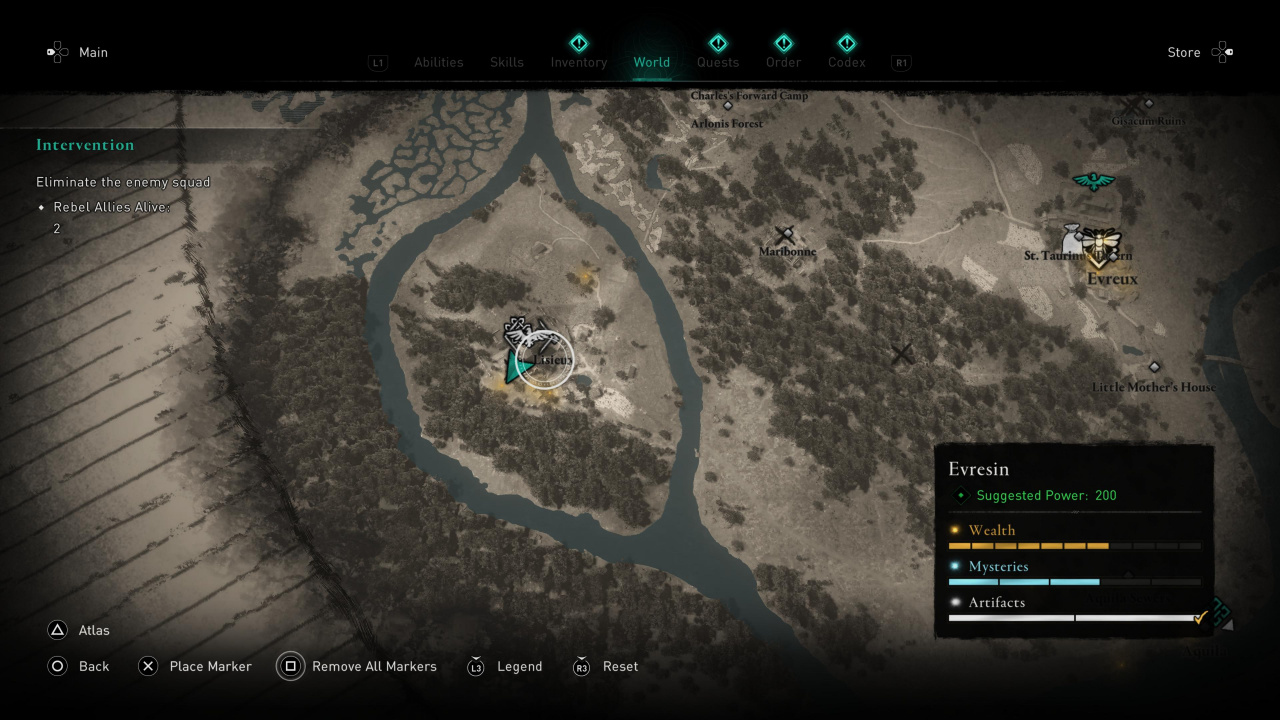Select the Evreux bee marker

[x=1101, y=243]
